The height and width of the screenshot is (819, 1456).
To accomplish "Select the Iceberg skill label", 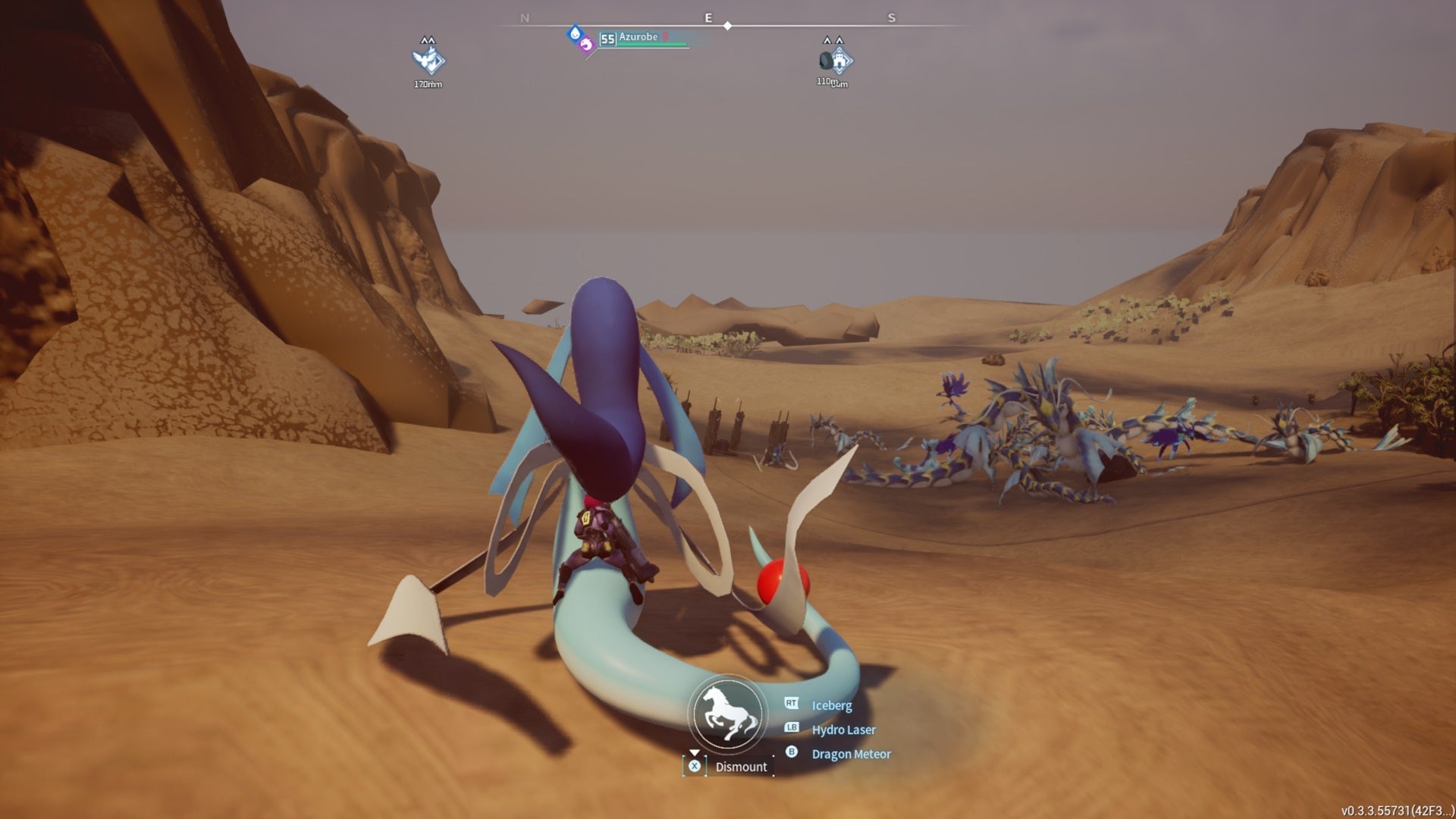I will tap(833, 705).
